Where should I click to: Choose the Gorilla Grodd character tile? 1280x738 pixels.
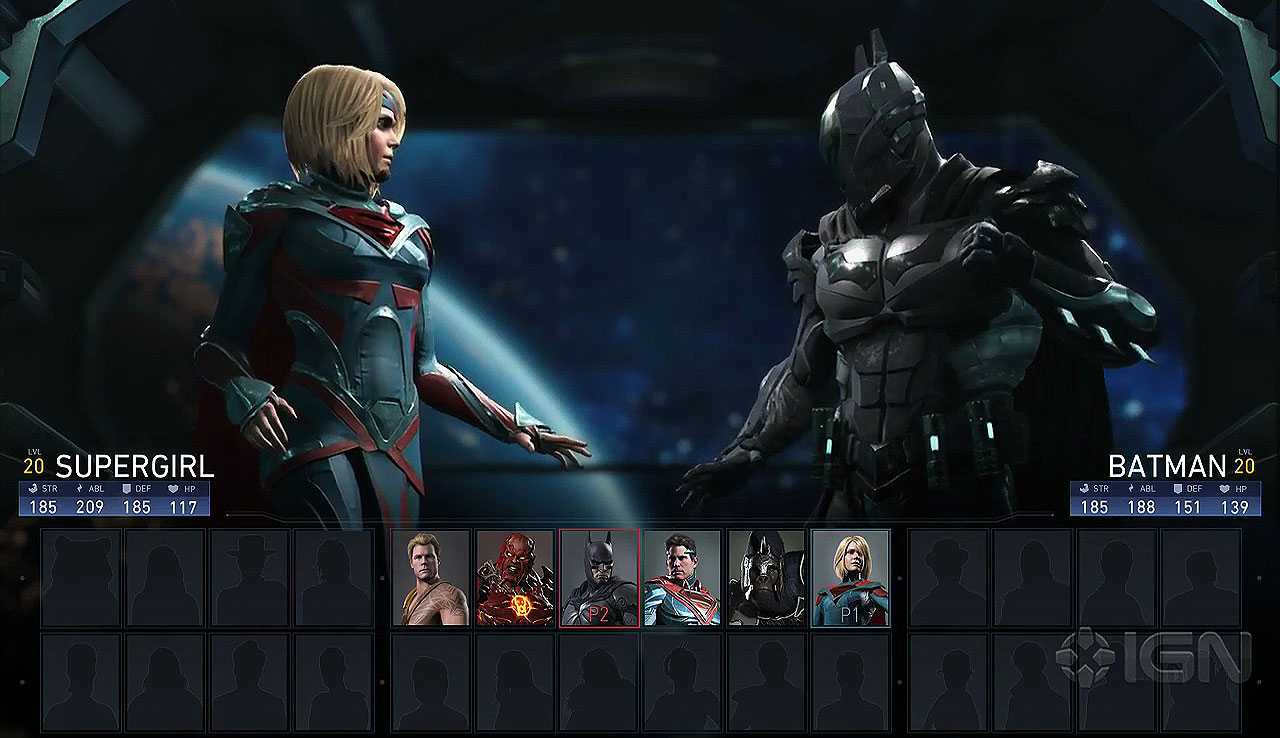pyautogui.click(x=766, y=578)
